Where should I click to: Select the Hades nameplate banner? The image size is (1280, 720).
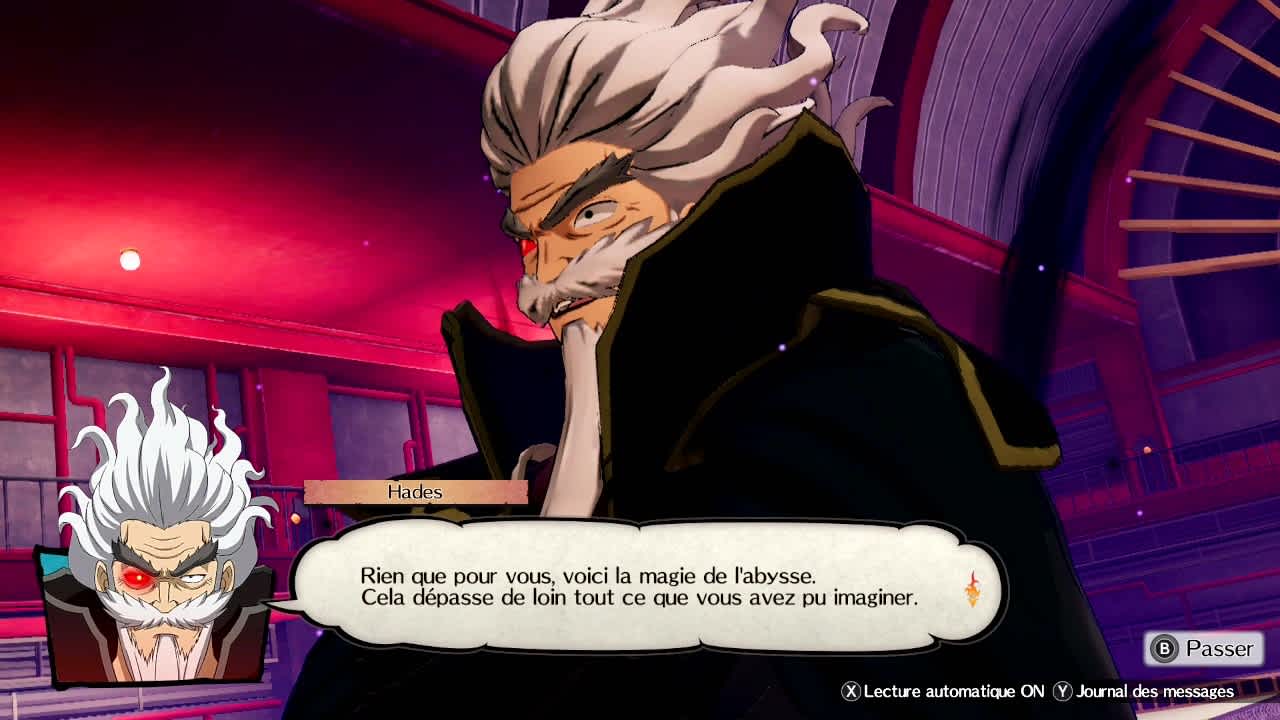[415, 491]
